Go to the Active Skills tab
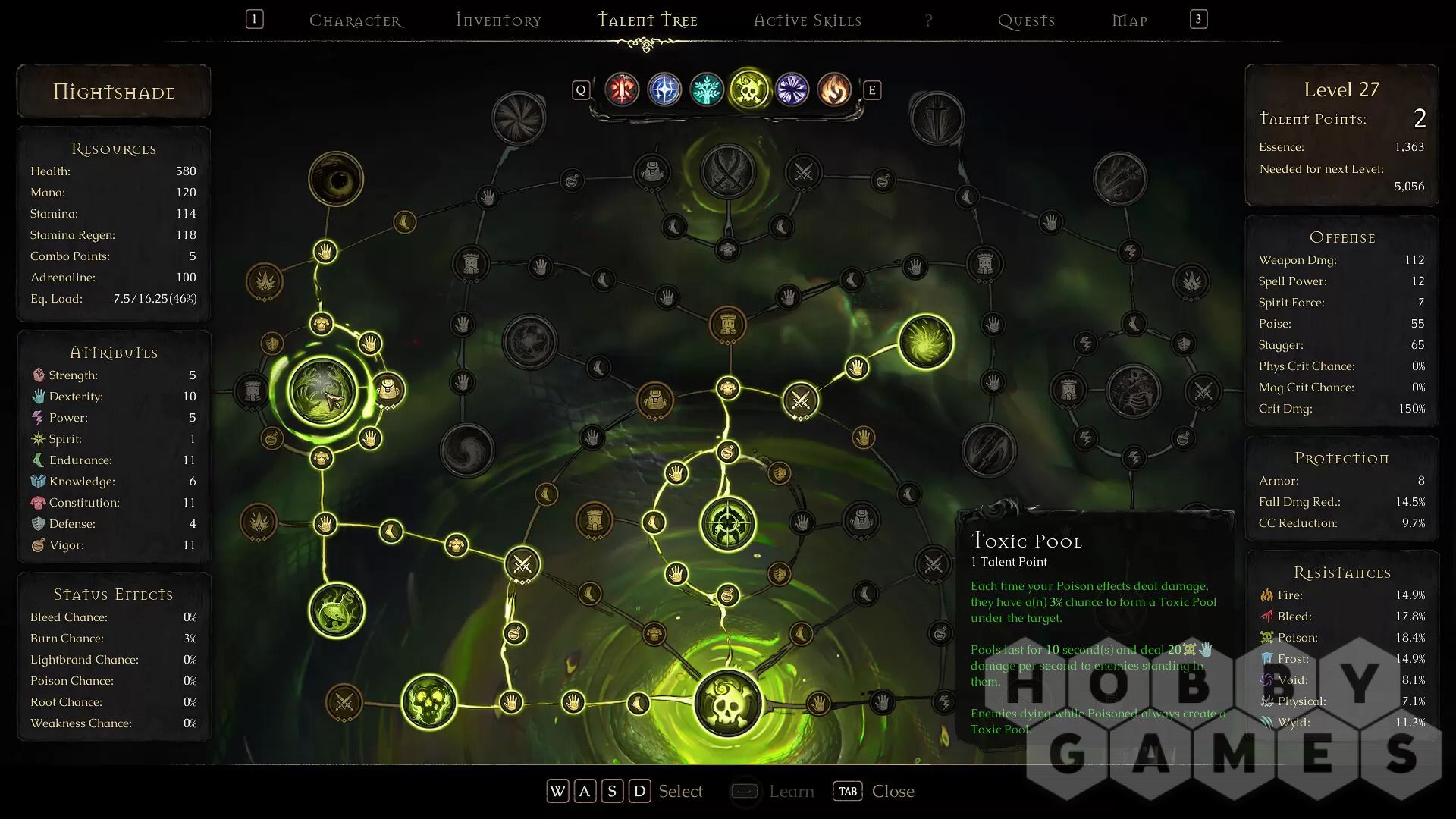This screenshot has height=819, width=1456. [808, 20]
